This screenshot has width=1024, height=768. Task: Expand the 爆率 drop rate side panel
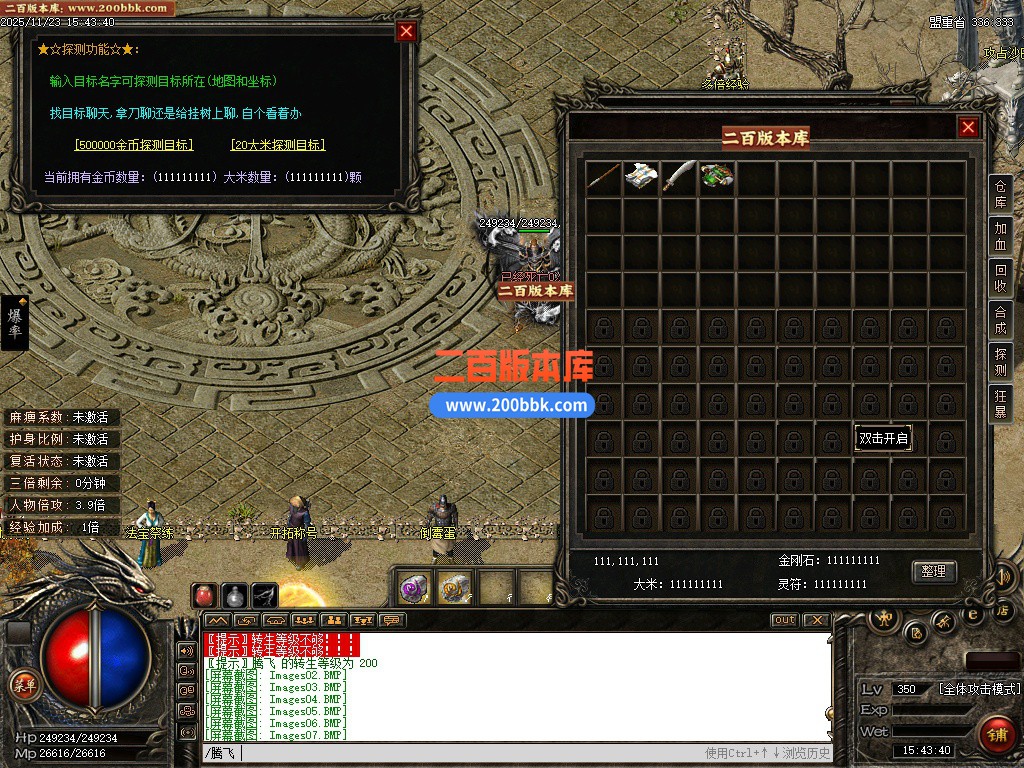15,323
